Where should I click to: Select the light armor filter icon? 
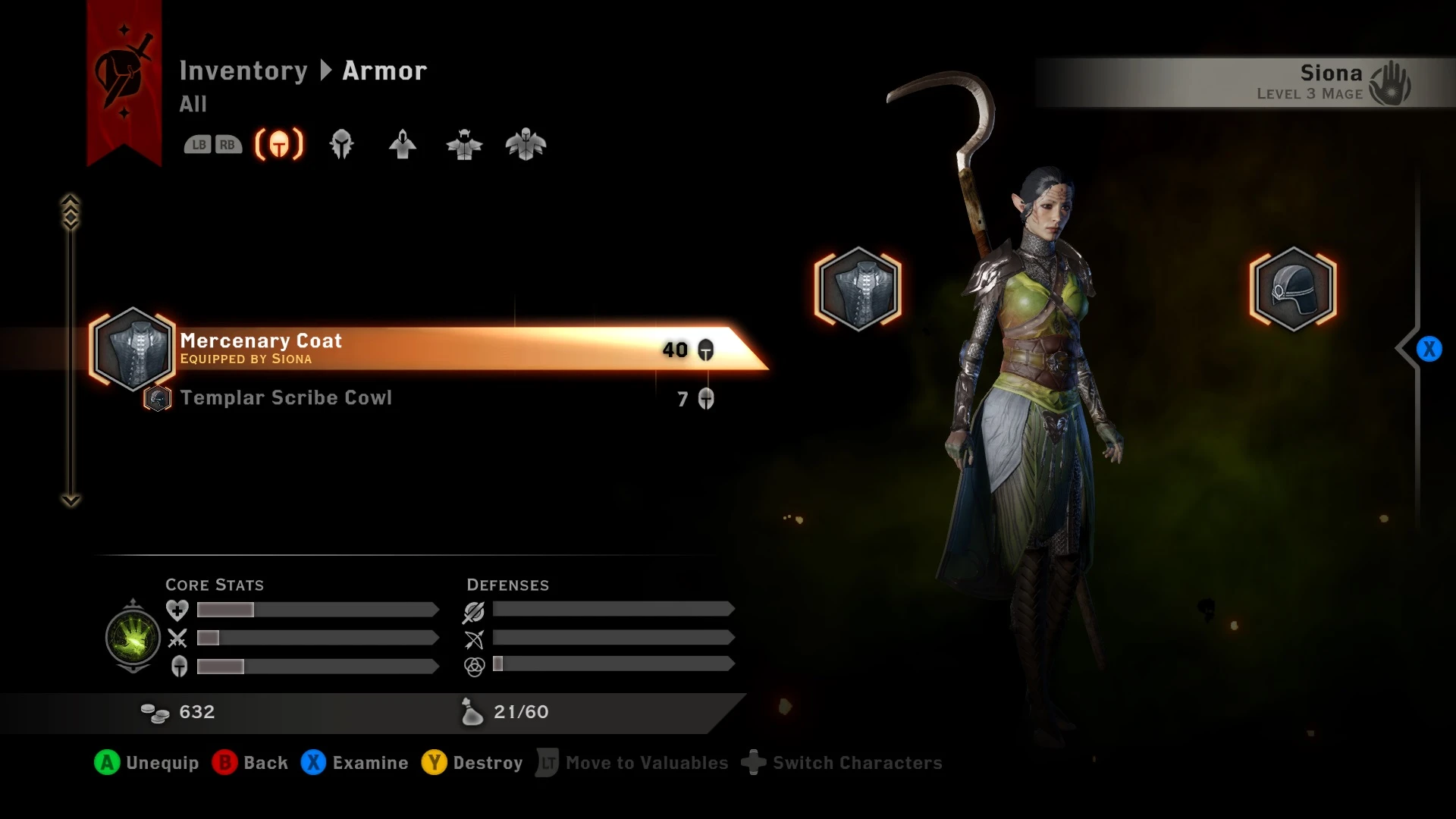(x=402, y=144)
